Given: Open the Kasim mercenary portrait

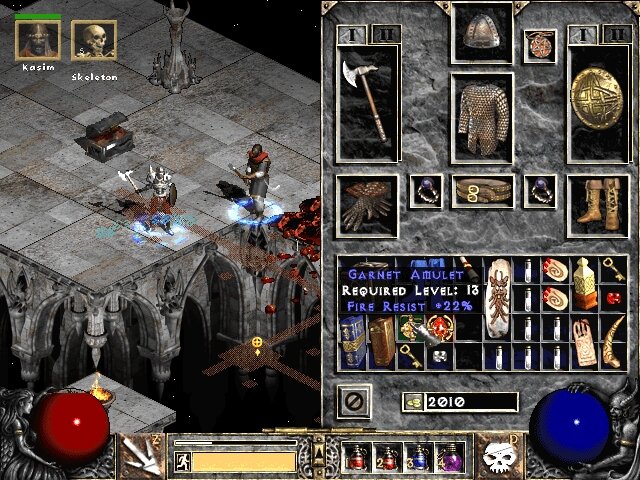Looking at the screenshot, I should click(37, 40).
